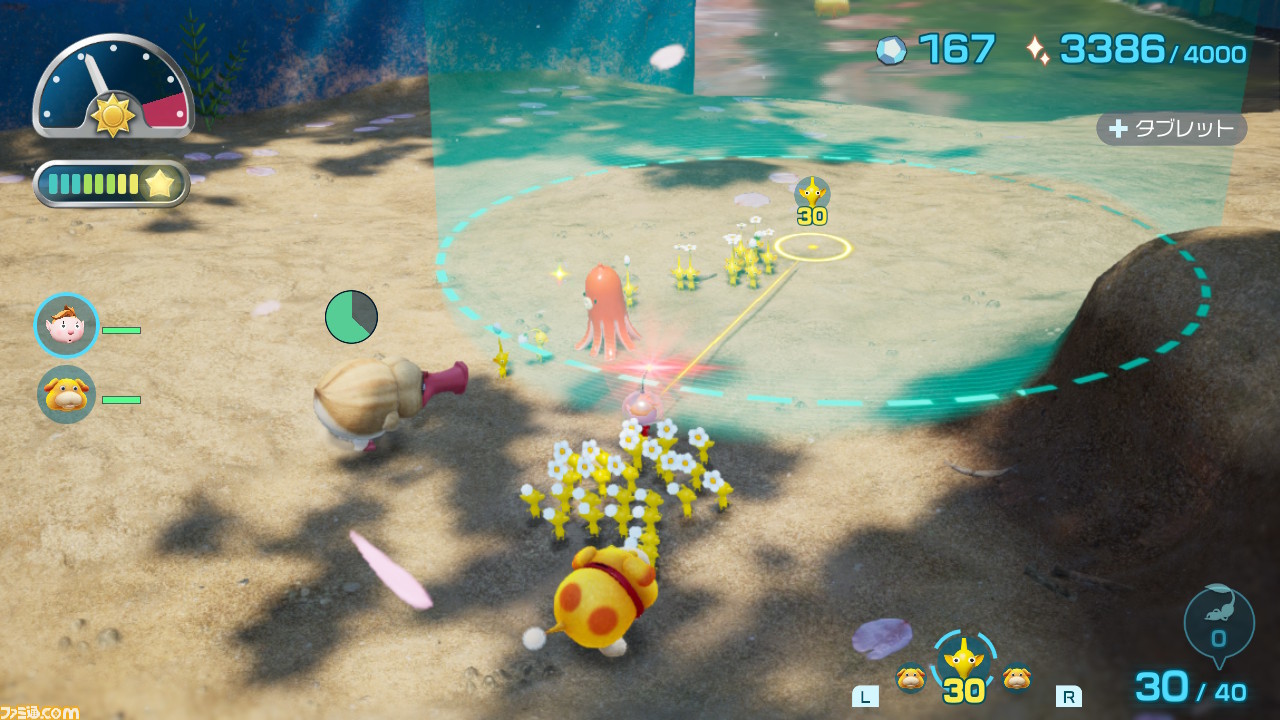Select the Oatchi icon beside the R marker

[1017, 678]
